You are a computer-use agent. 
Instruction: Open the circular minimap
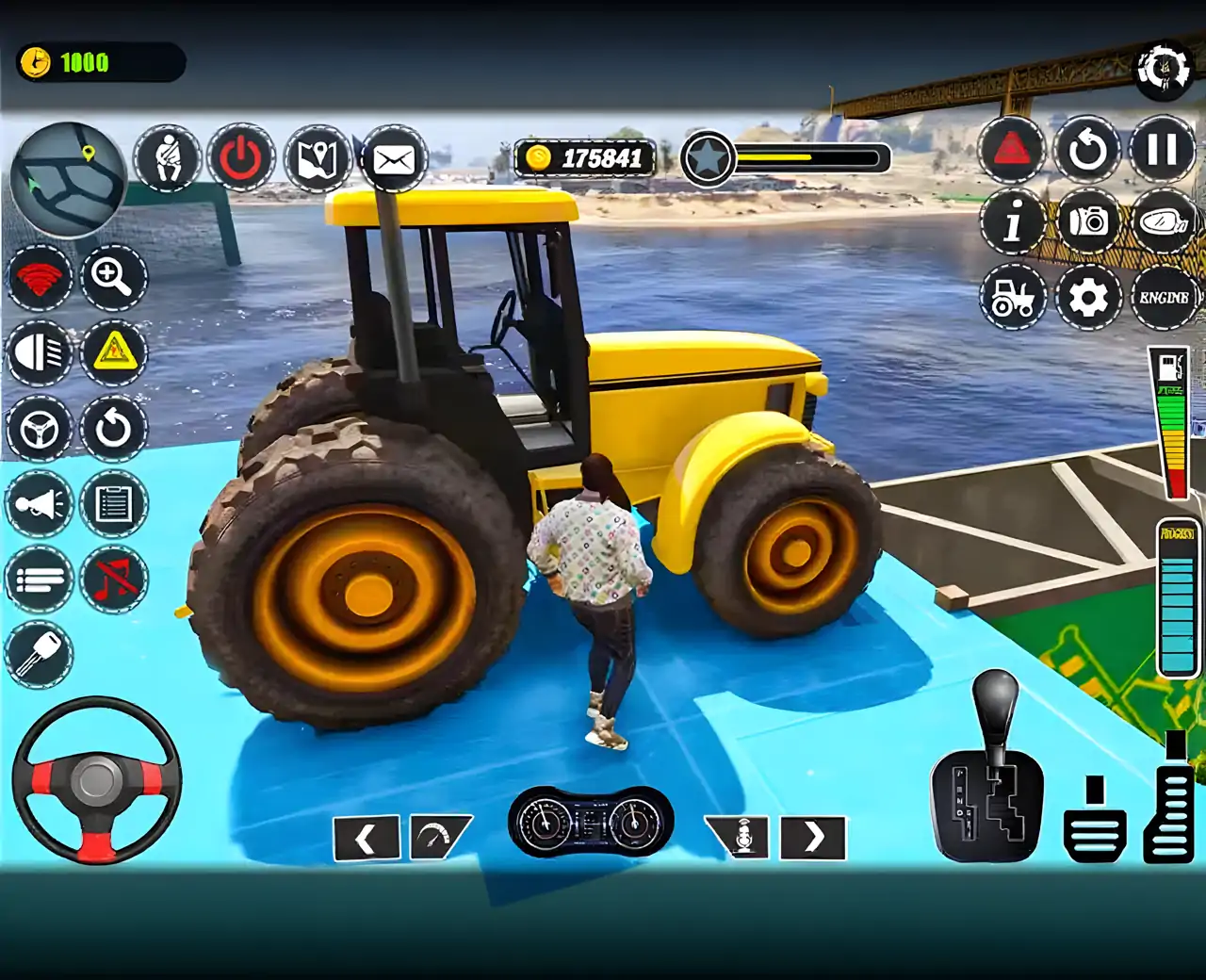[x=68, y=179]
